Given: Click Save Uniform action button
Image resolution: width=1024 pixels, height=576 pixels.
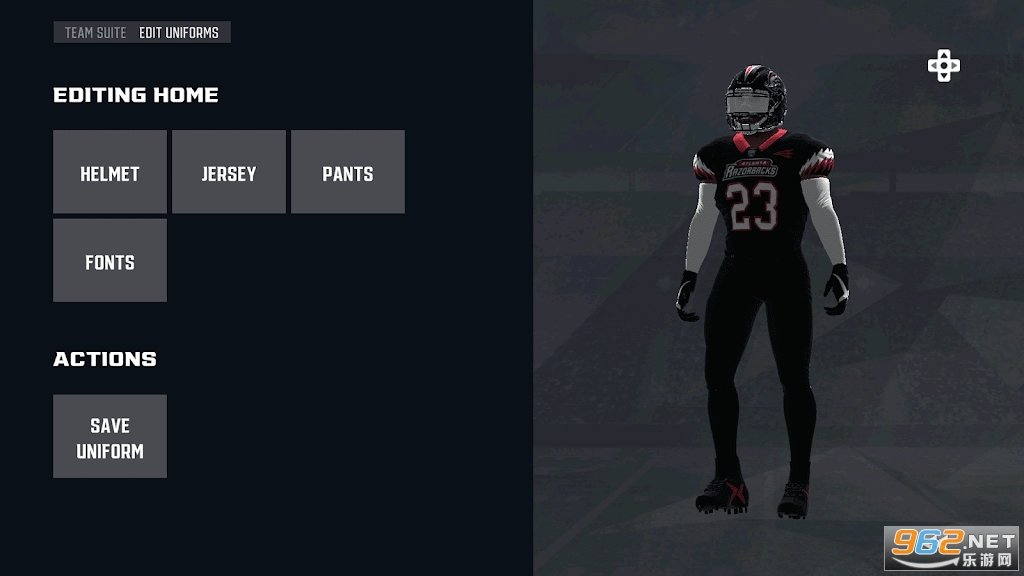Looking at the screenshot, I should click(x=110, y=437).
